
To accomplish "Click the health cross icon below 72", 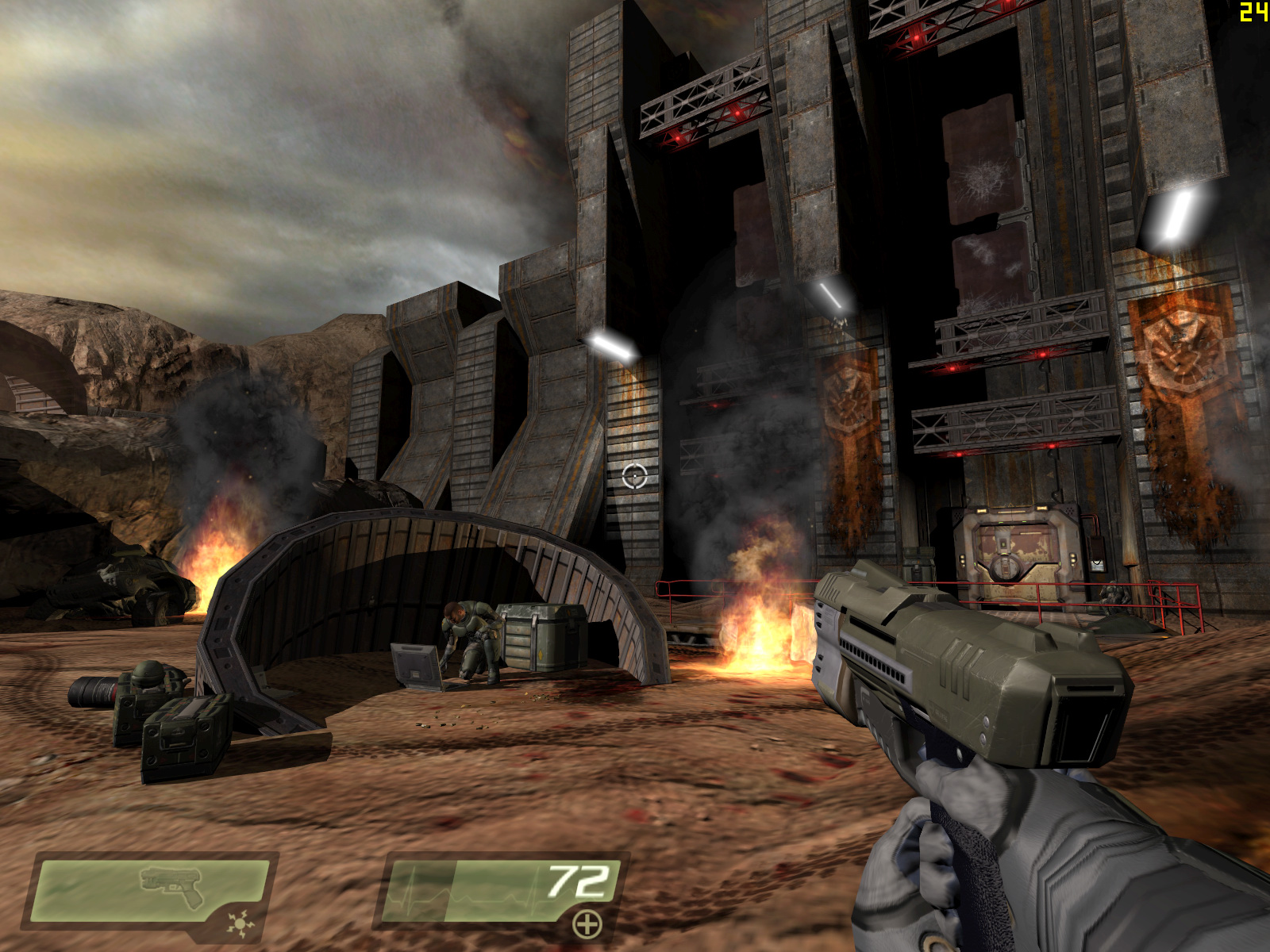I will 587,924.
